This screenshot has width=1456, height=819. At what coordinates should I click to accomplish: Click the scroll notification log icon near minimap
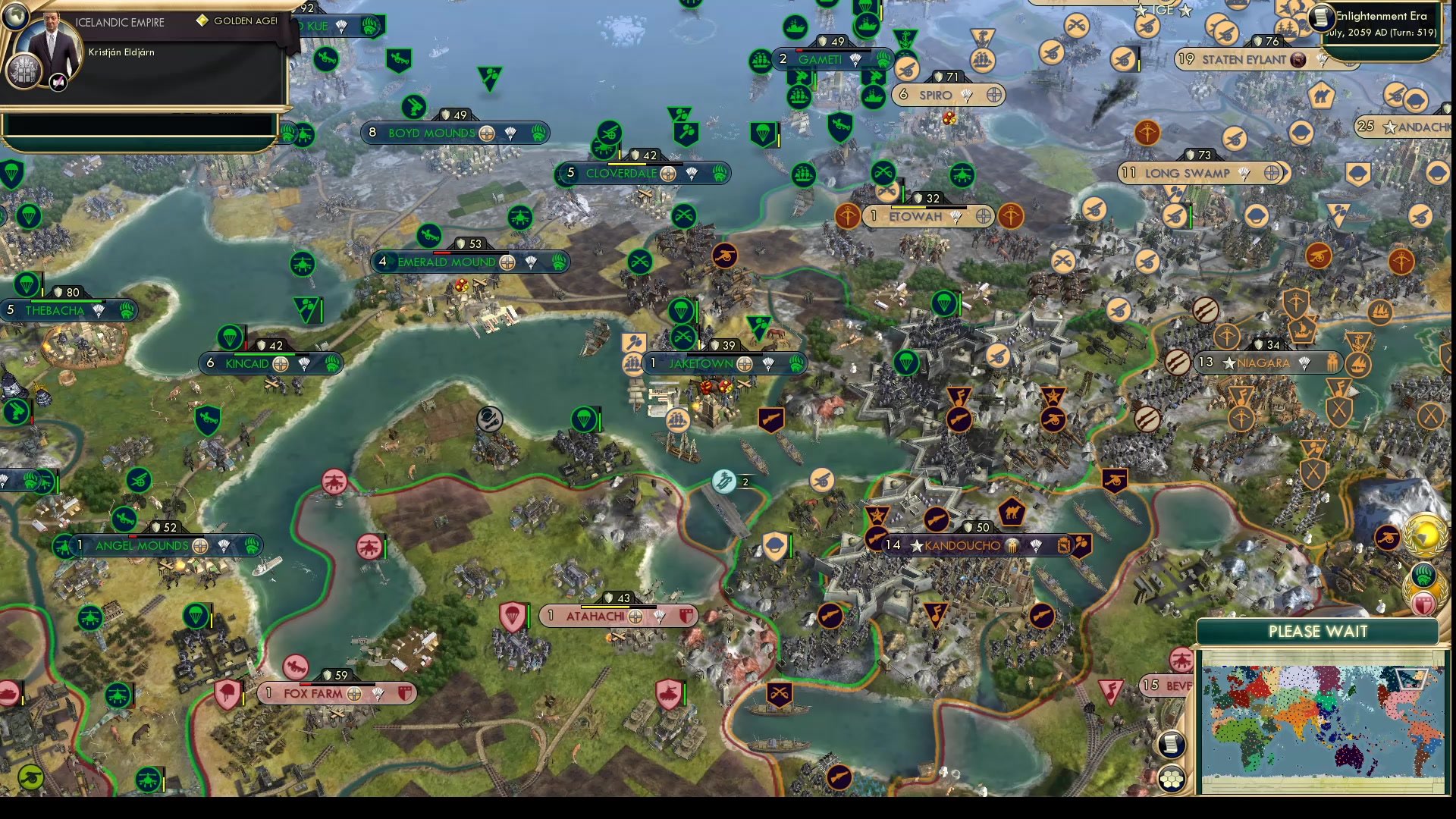pos(1170,744)
